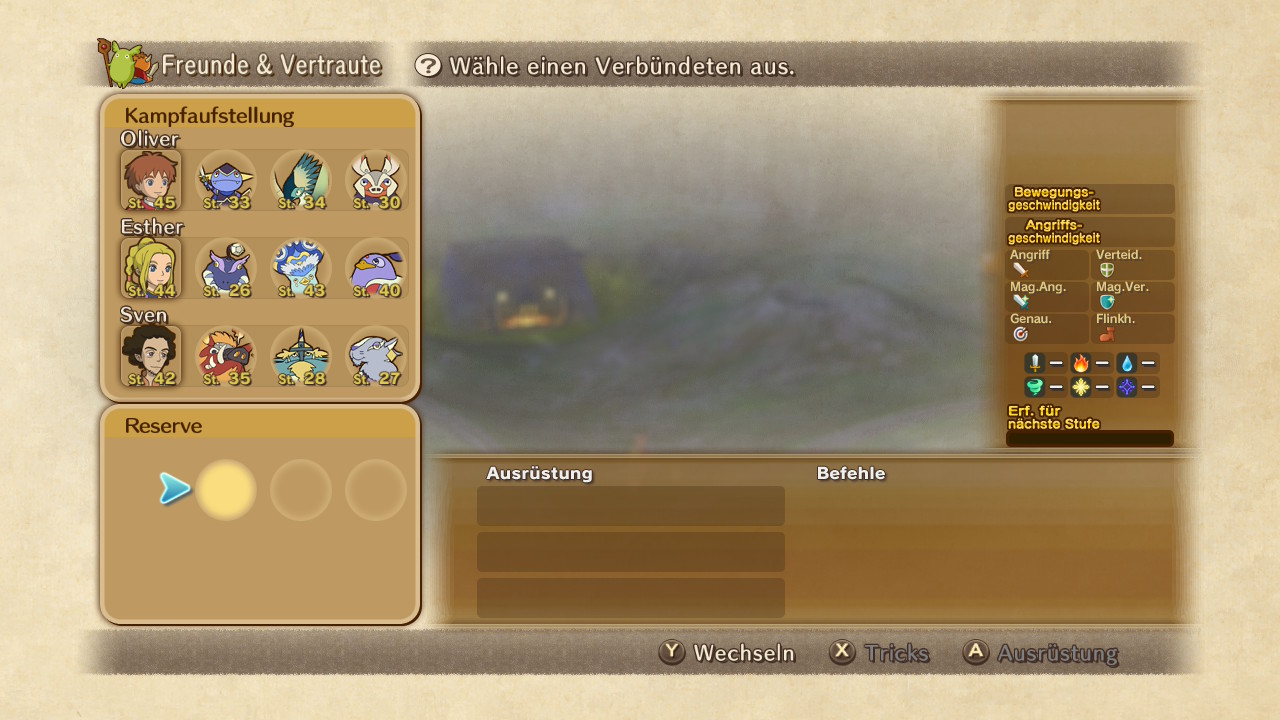Select Sven's level 27 familiar
The height and width of the screenshot is (720, 1280).
(x=376, y=356)
